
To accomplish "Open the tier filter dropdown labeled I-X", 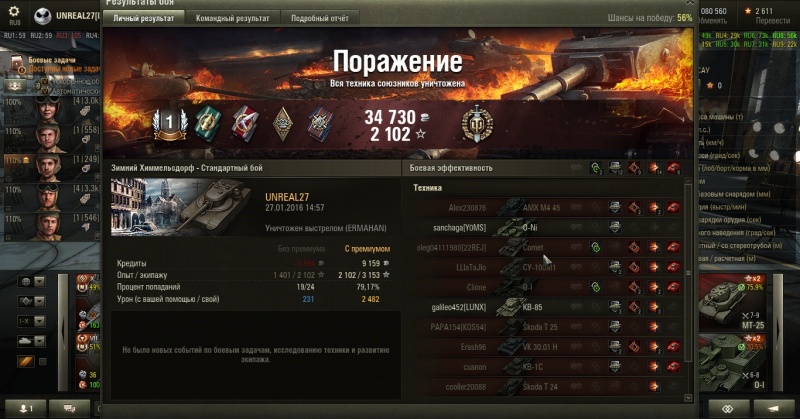I will point(28,321).
